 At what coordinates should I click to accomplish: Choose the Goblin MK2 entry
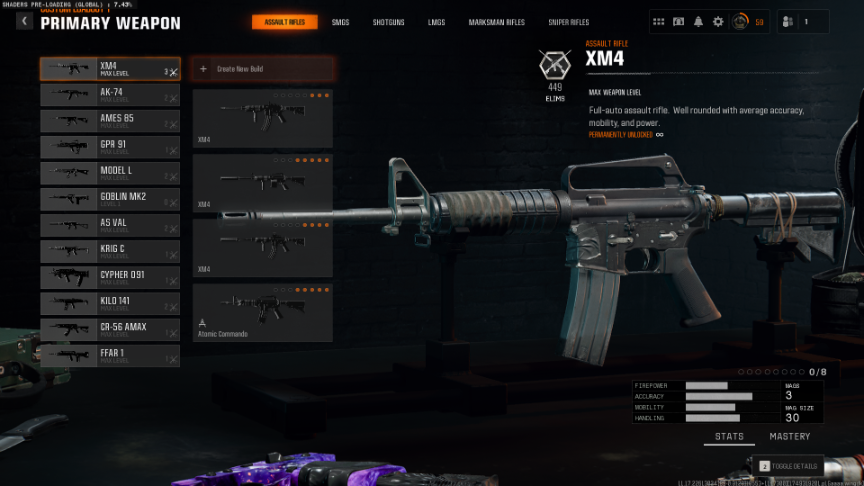[110, 199]
